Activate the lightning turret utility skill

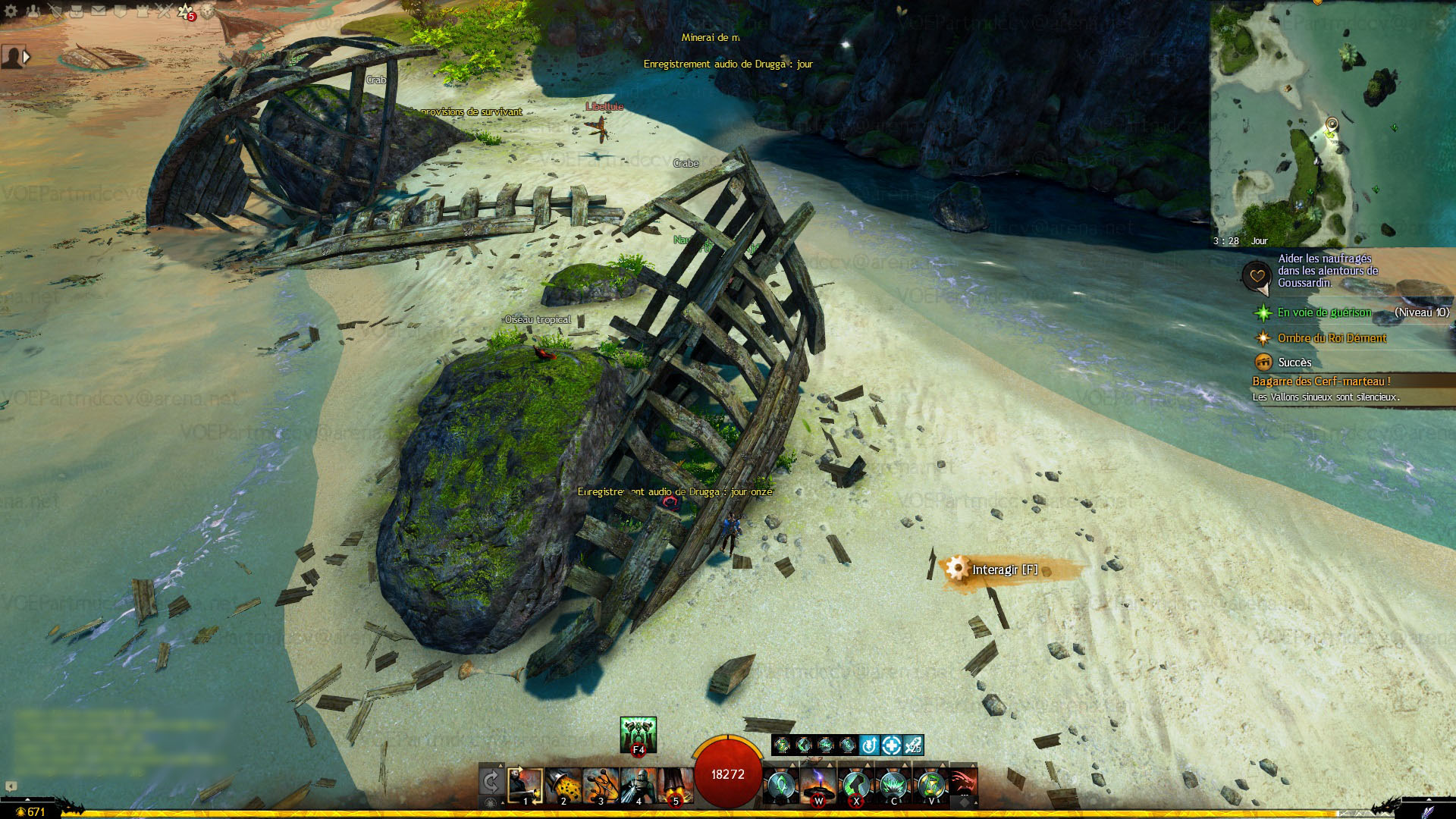click(818, 786)
